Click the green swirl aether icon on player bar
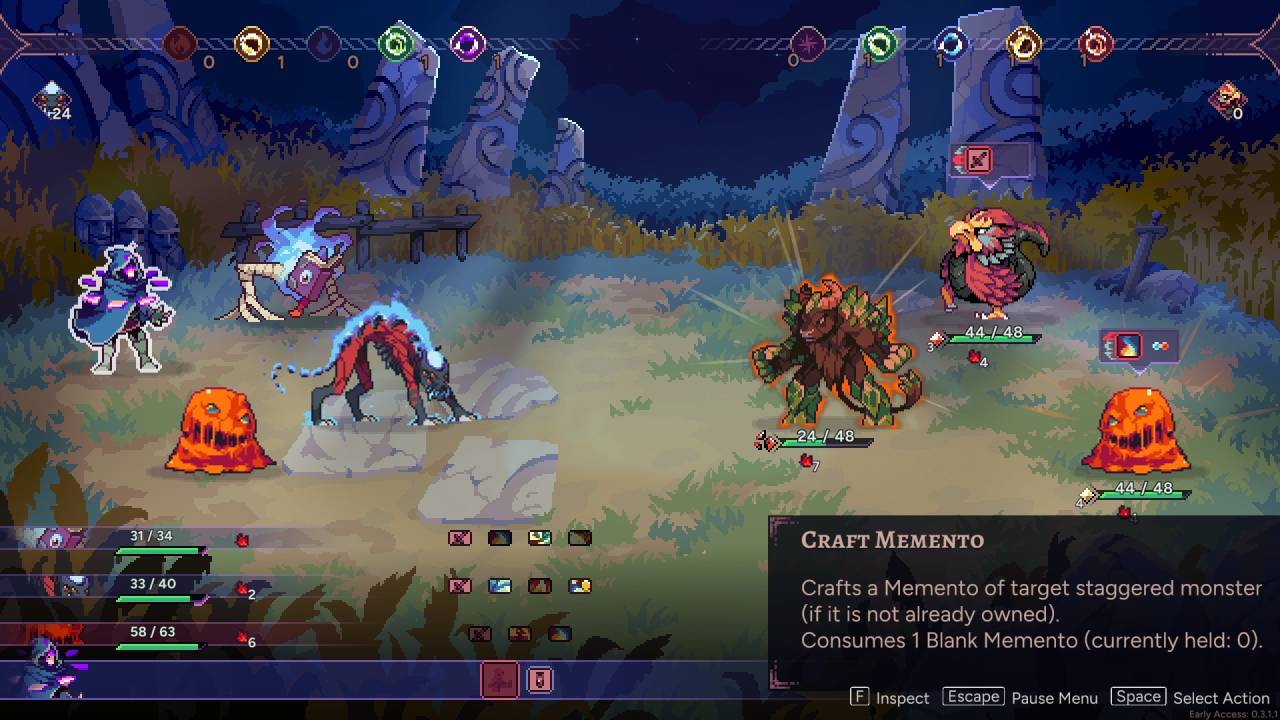Viewport: 1280px width, 720px height. (396, 44)
